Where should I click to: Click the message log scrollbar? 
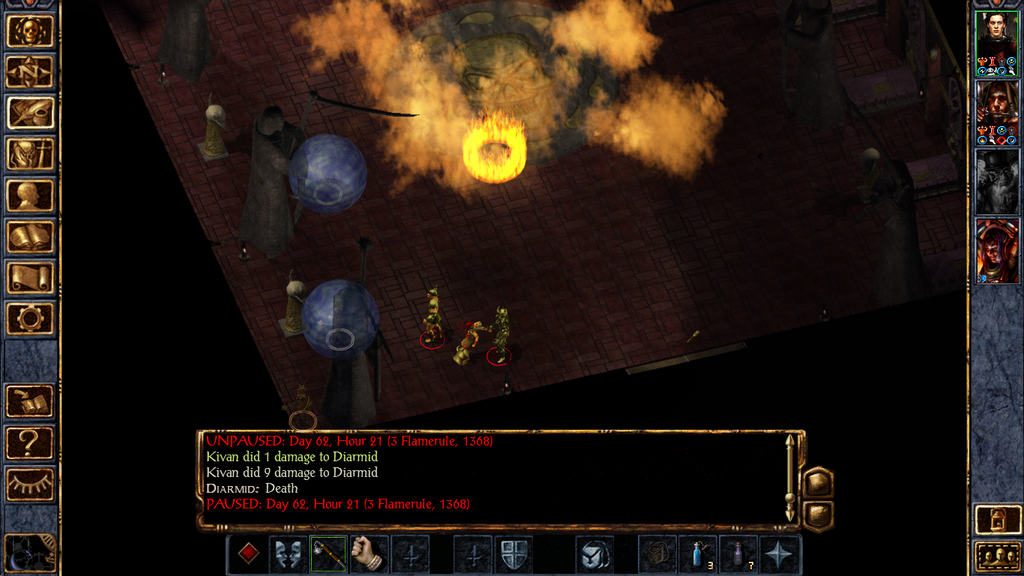point(791,478)
